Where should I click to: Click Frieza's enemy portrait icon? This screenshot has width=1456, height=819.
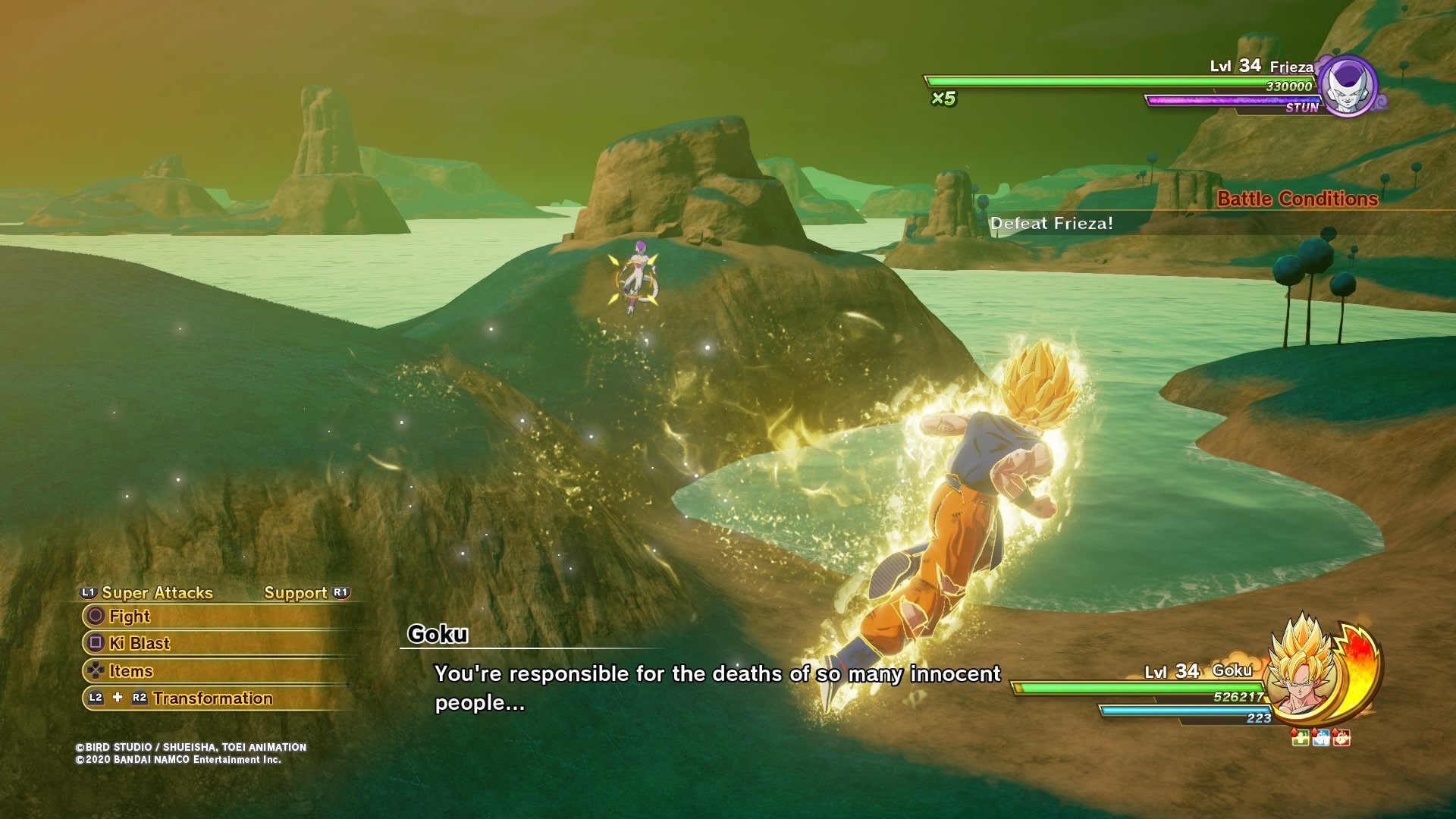tap(1347, 86)
